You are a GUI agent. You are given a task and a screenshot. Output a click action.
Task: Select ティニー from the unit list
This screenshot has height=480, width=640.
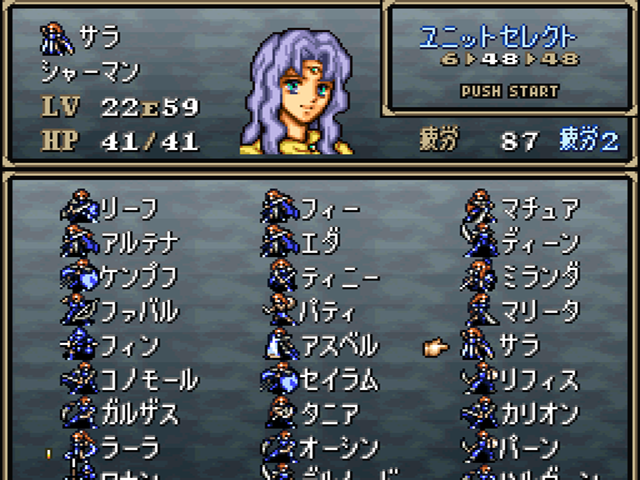coord(338,277)
